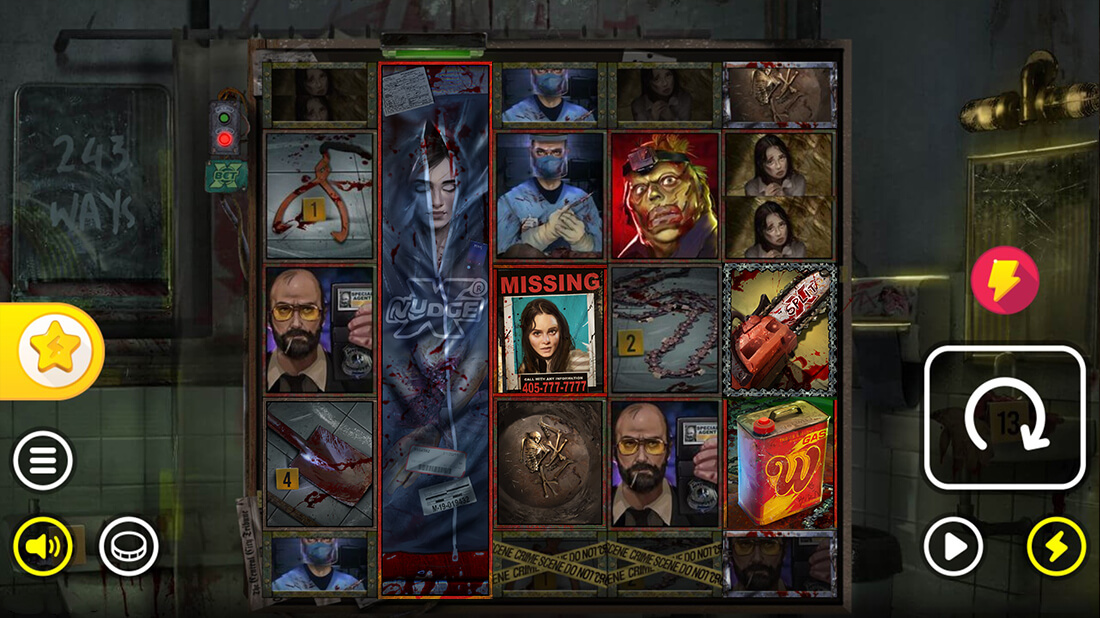The image size is (1100, 618).
Task: Toggle the sound speaker button
Action: [43, 546]
